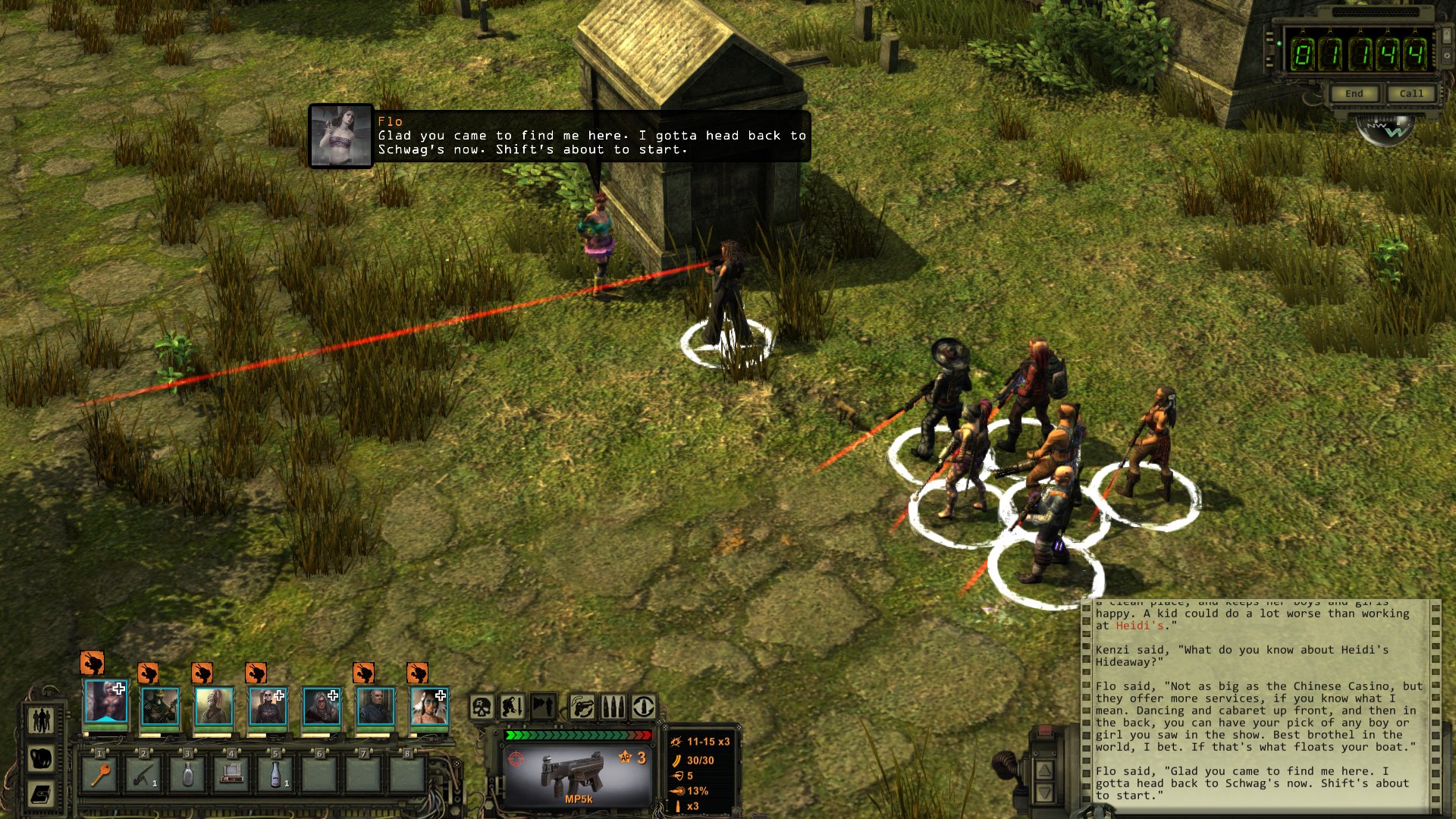The image size is (1456, 819).
Task: Toggle the crouch stance icon
Action: tap(513, 708)
